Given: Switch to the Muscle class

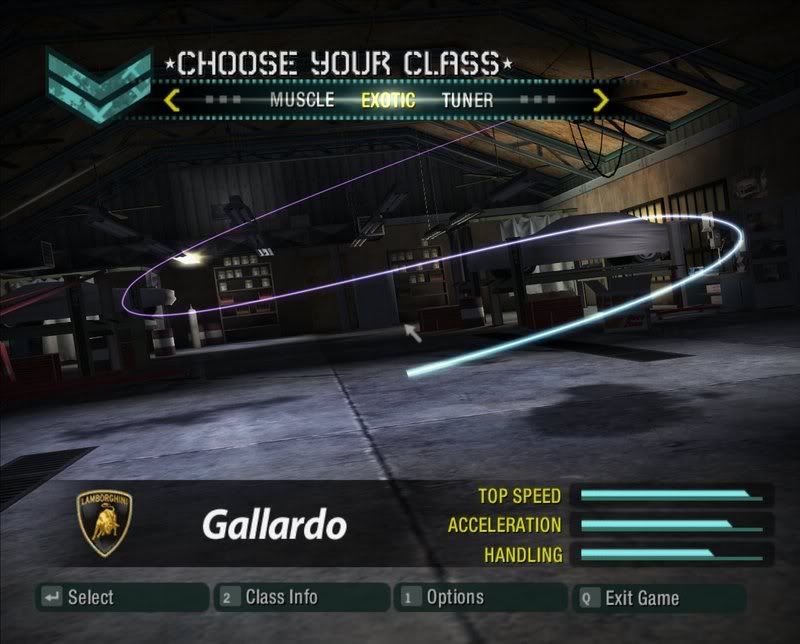Looking at the screenshot, I should point(304,100).
